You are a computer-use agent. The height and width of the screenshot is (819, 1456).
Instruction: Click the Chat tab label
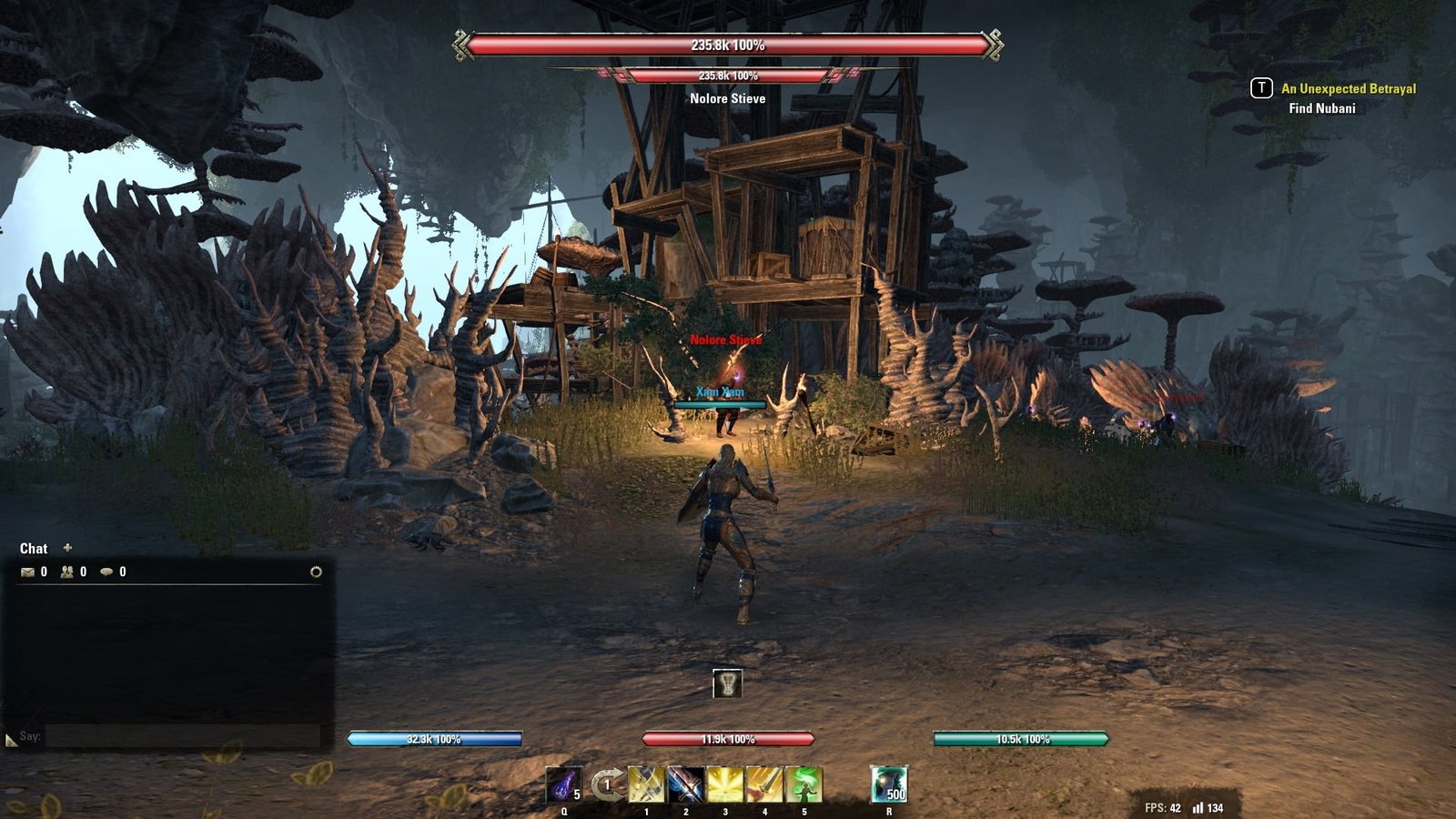click(34, 549)
